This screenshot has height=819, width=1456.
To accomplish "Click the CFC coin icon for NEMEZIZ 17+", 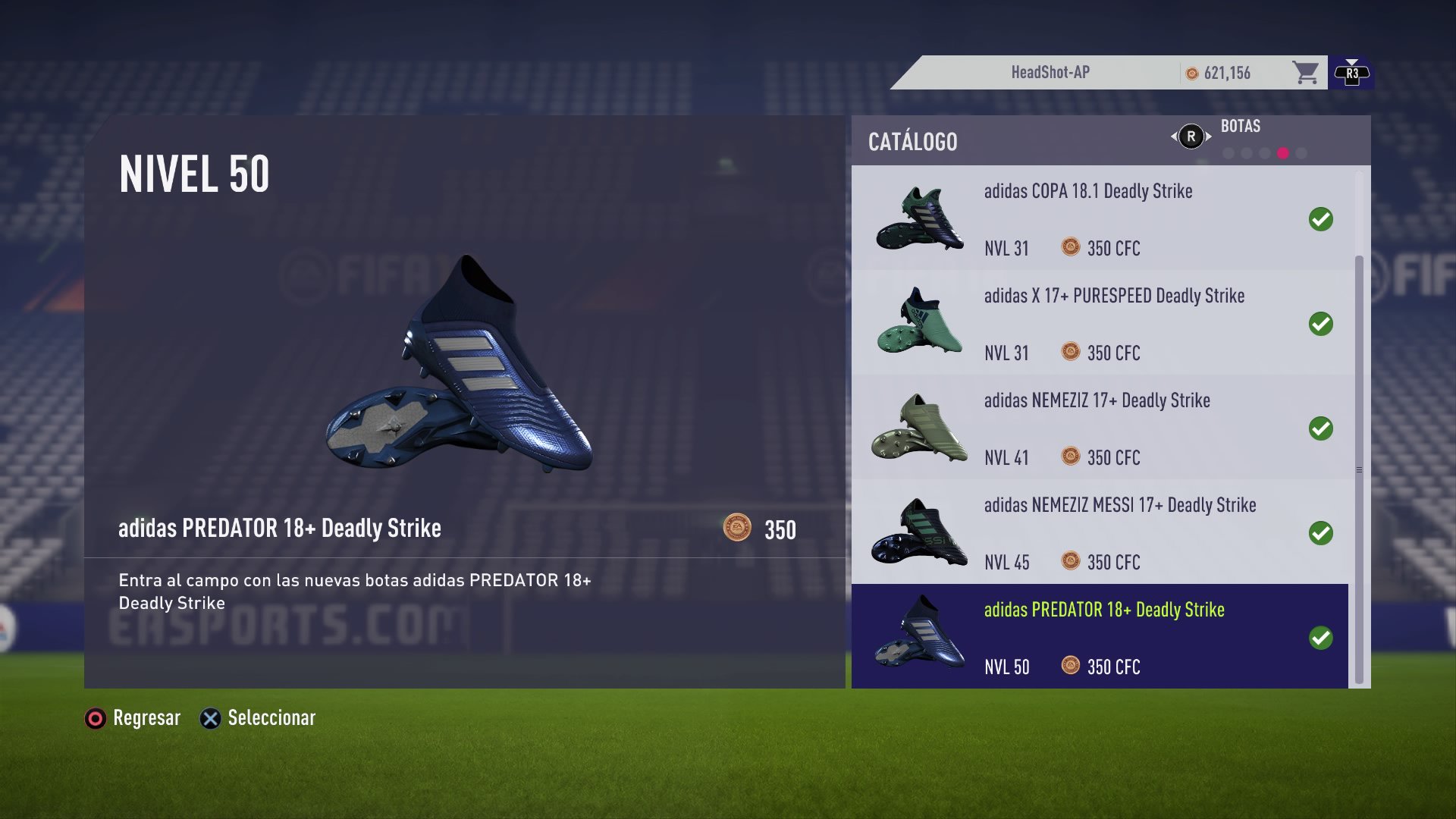I will tap(1070, 458).
